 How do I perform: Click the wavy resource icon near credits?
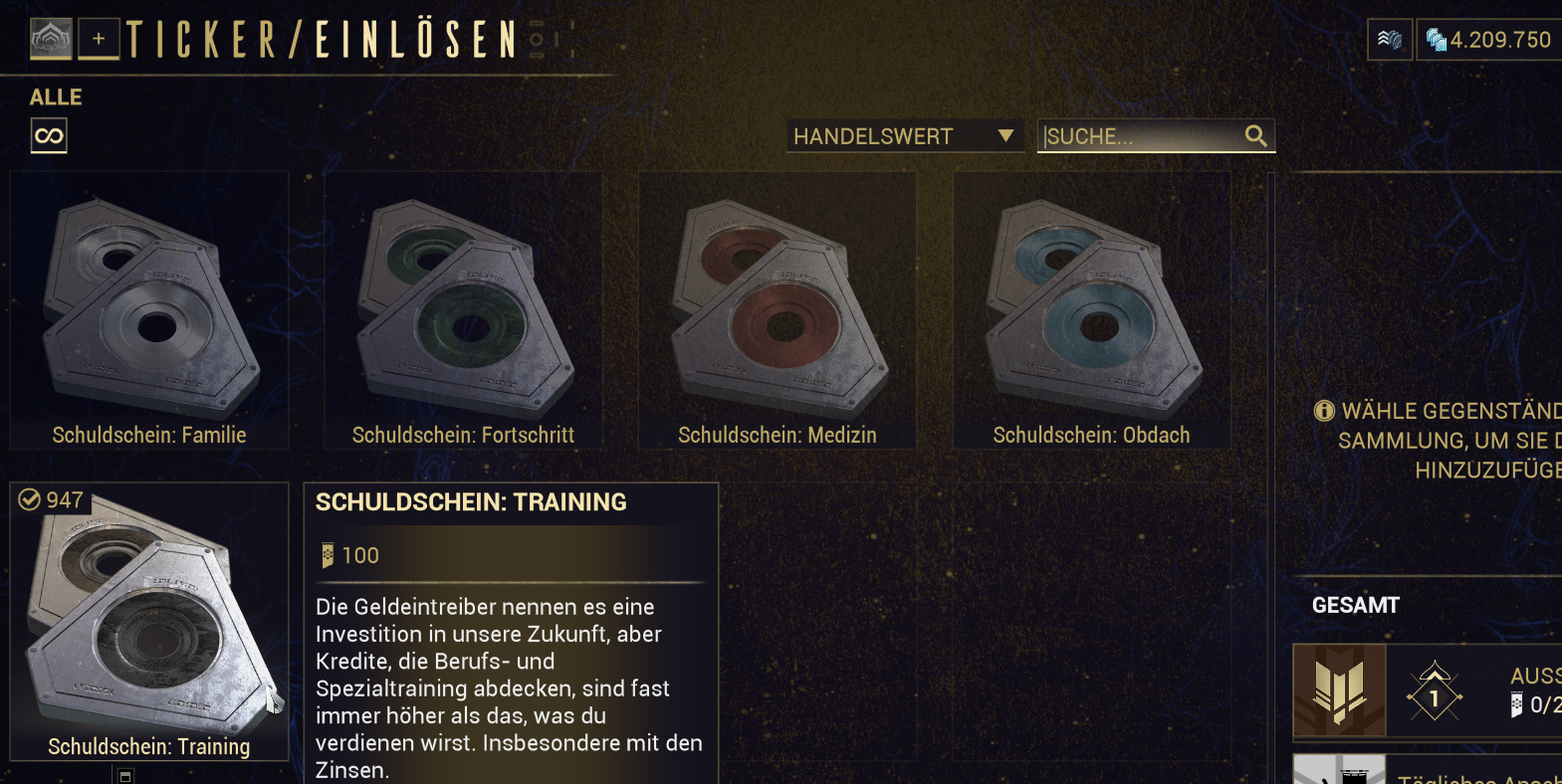[x=1390, y=40]
